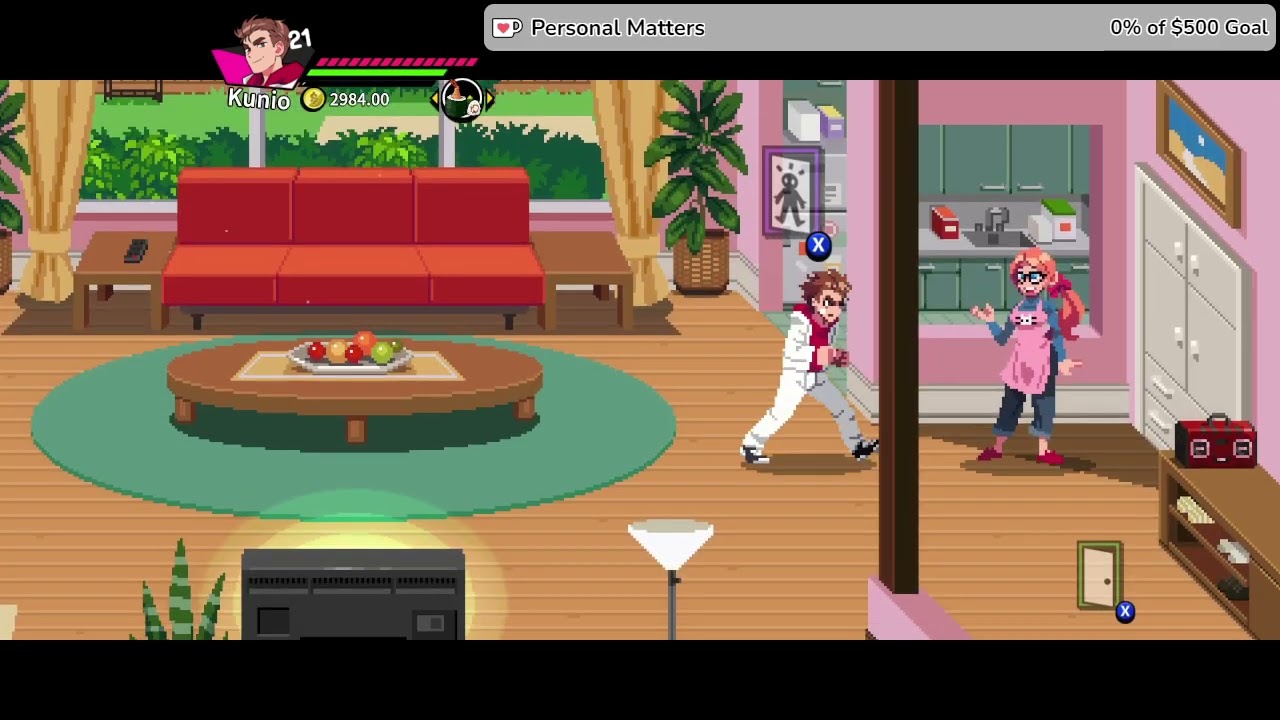
Task: Click the gold coin currency icon
Action: click(313, 100)
